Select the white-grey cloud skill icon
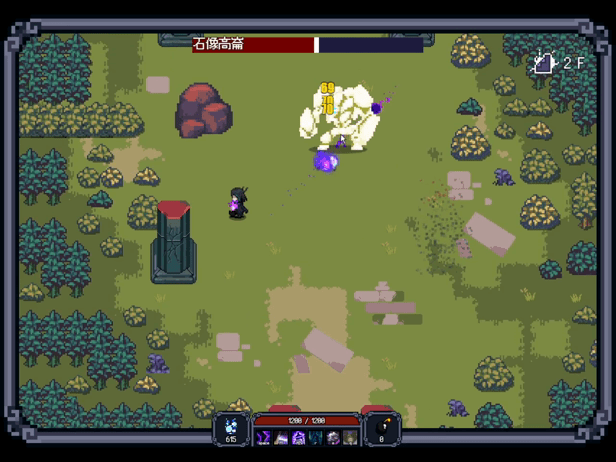Viewport: 616px width, 462px height. [x=333, y=438]
